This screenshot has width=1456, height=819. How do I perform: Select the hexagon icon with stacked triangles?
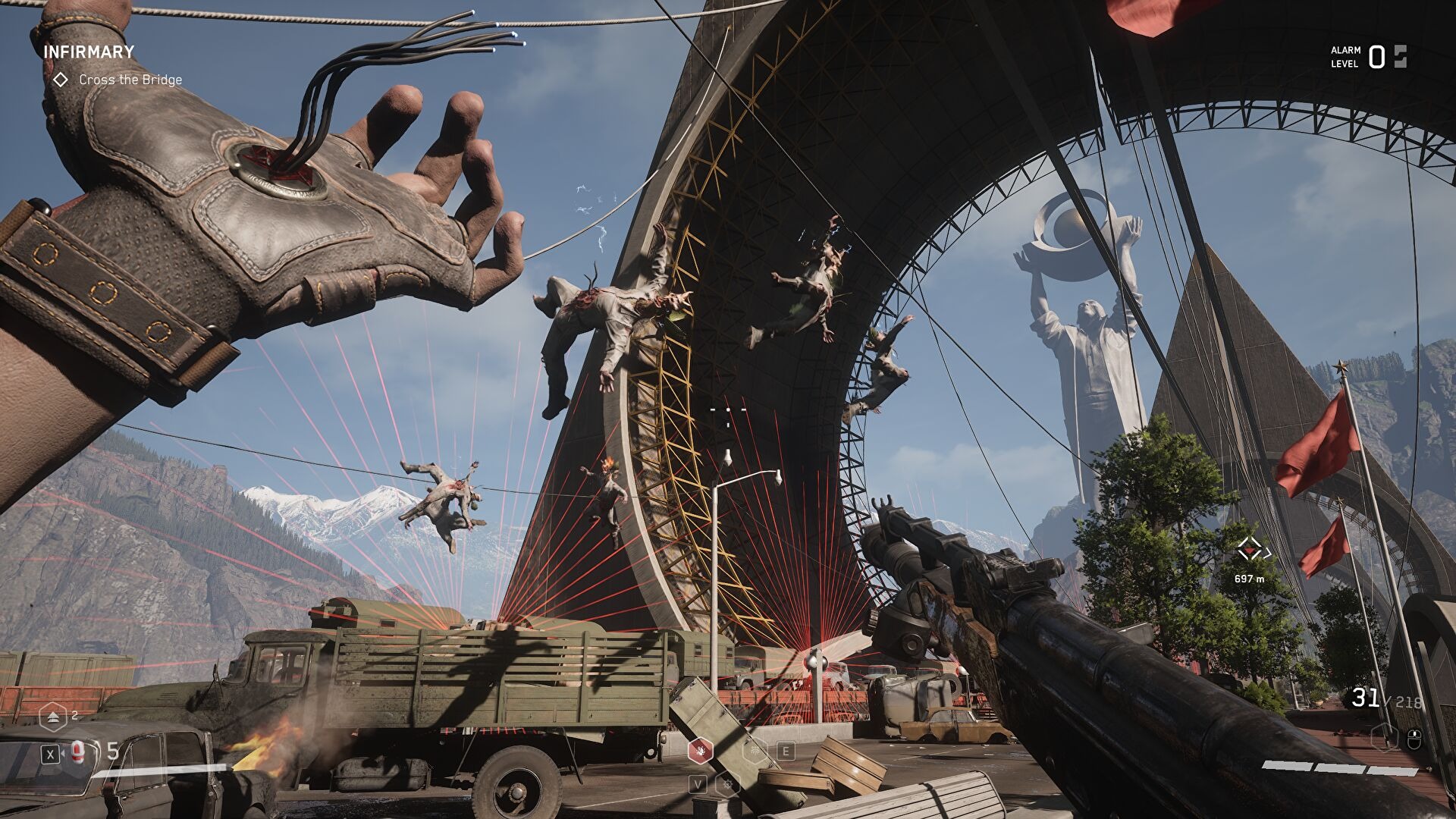(x=52, y=716)
